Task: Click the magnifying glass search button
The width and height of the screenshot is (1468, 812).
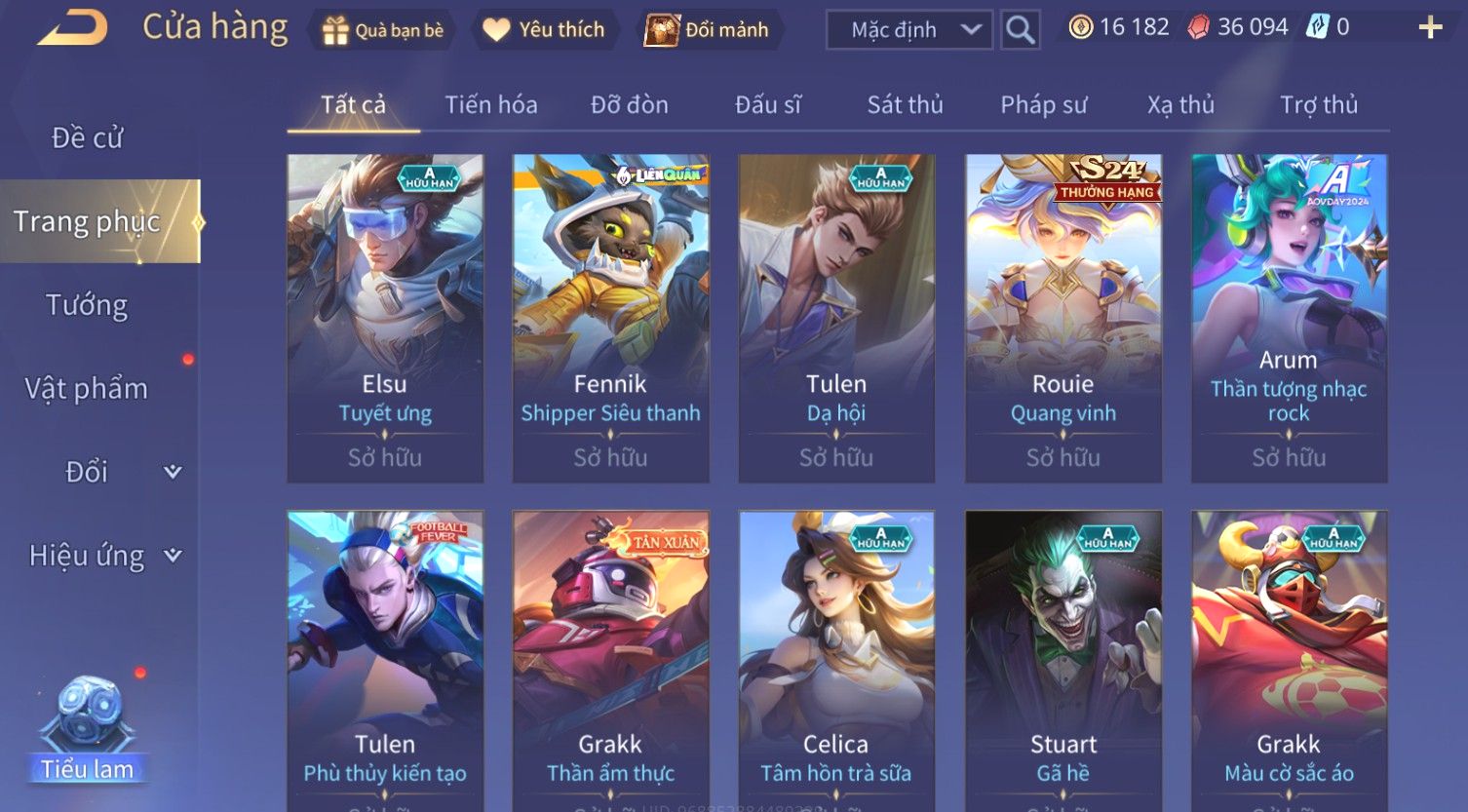Action: [1020, 30]
